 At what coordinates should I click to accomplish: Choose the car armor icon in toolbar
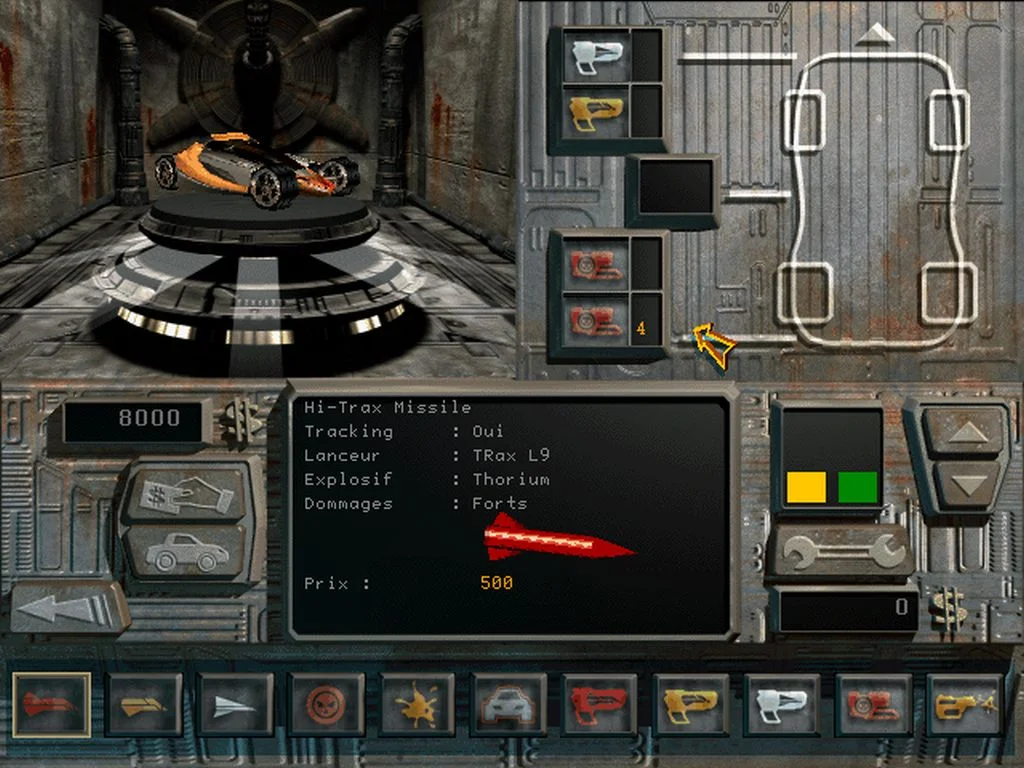pyautogui.click(x=510, y=704)
